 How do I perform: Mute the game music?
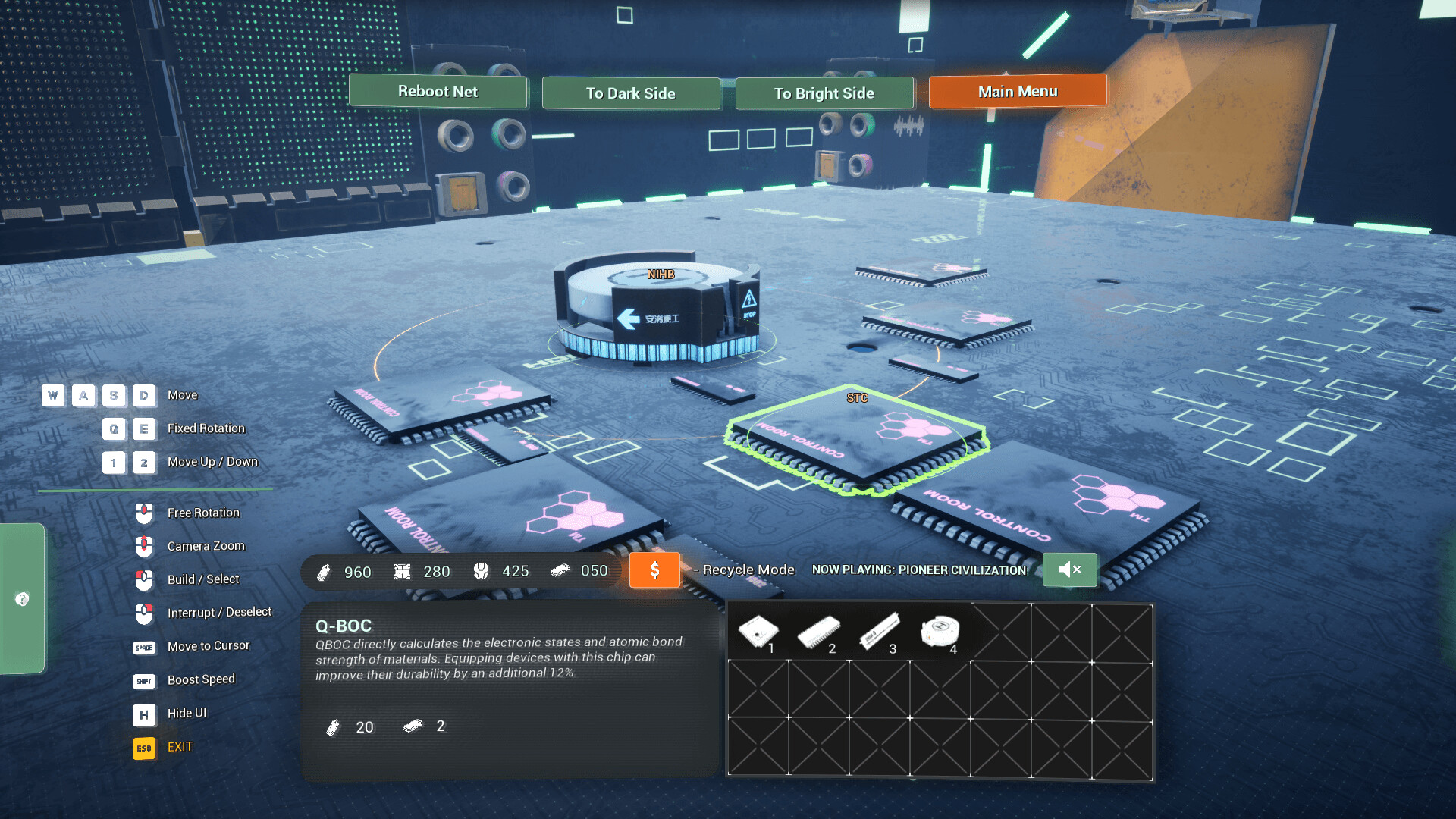click(x=1069, y=570)
